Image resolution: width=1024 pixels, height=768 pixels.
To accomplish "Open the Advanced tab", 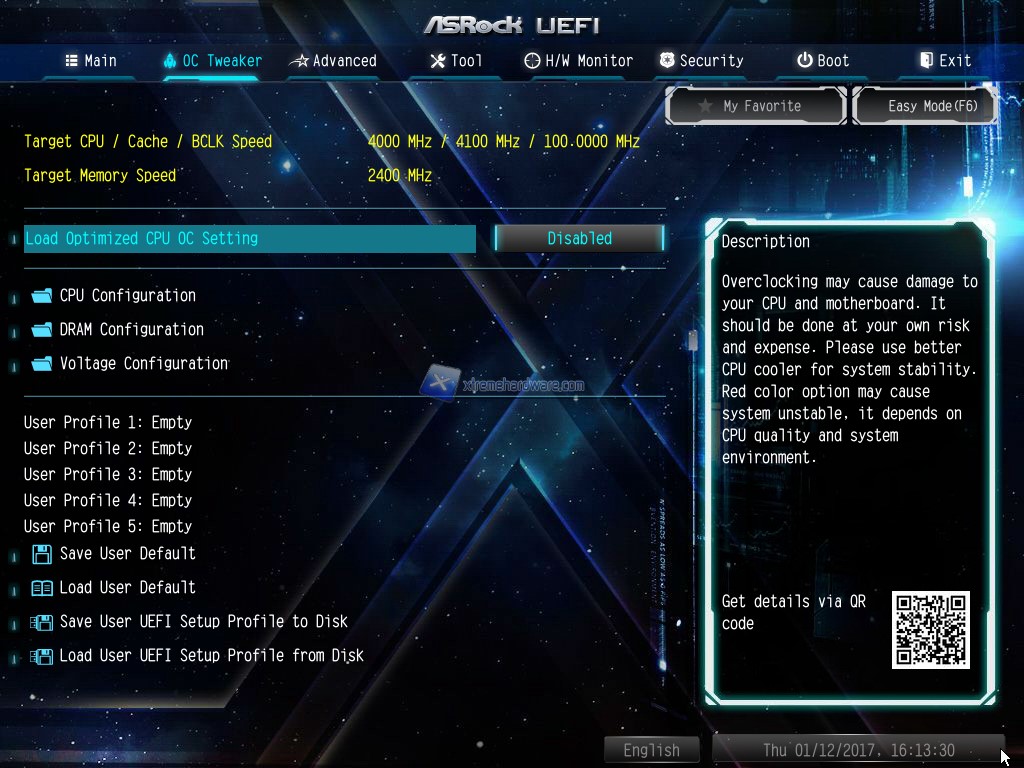I will tap(333, 61).
